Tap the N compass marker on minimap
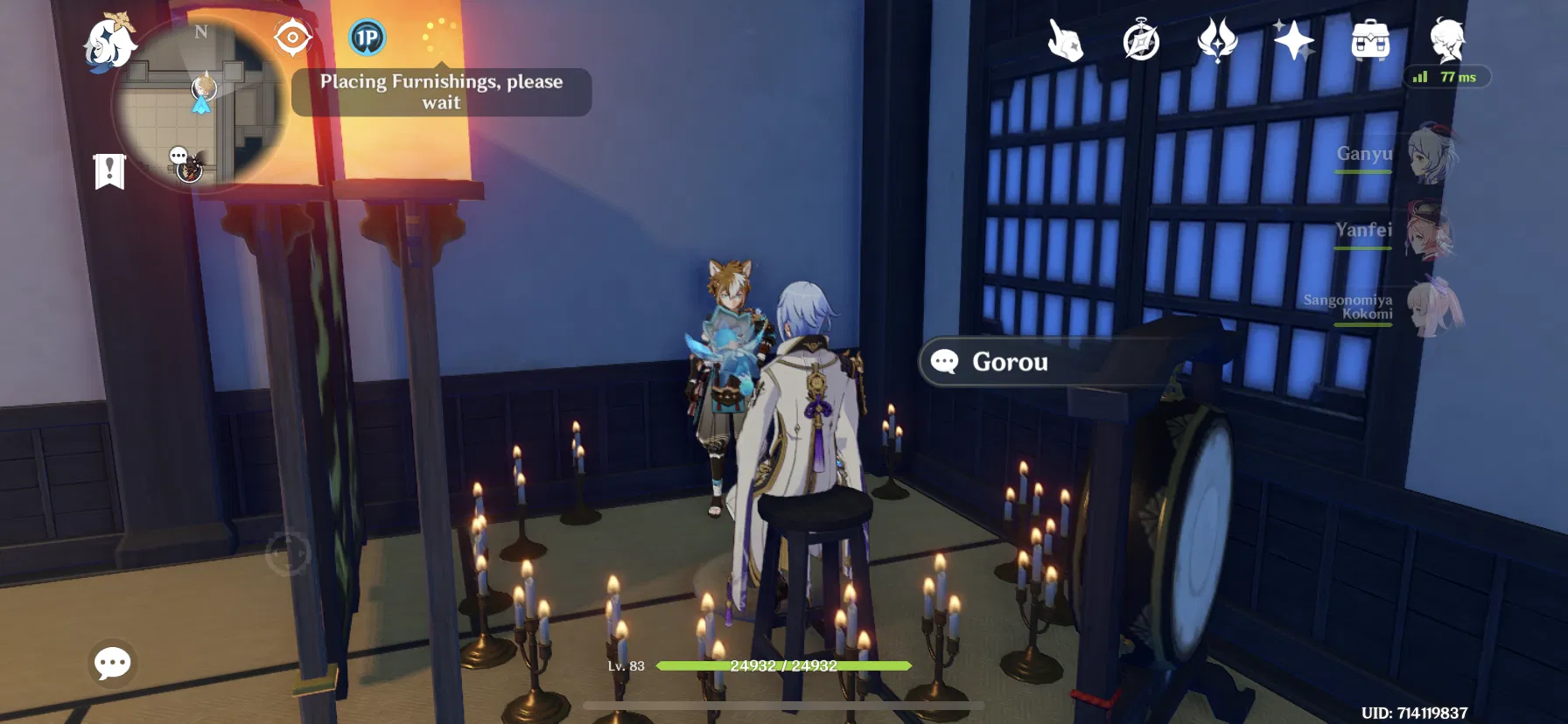 tap(202, 33)
